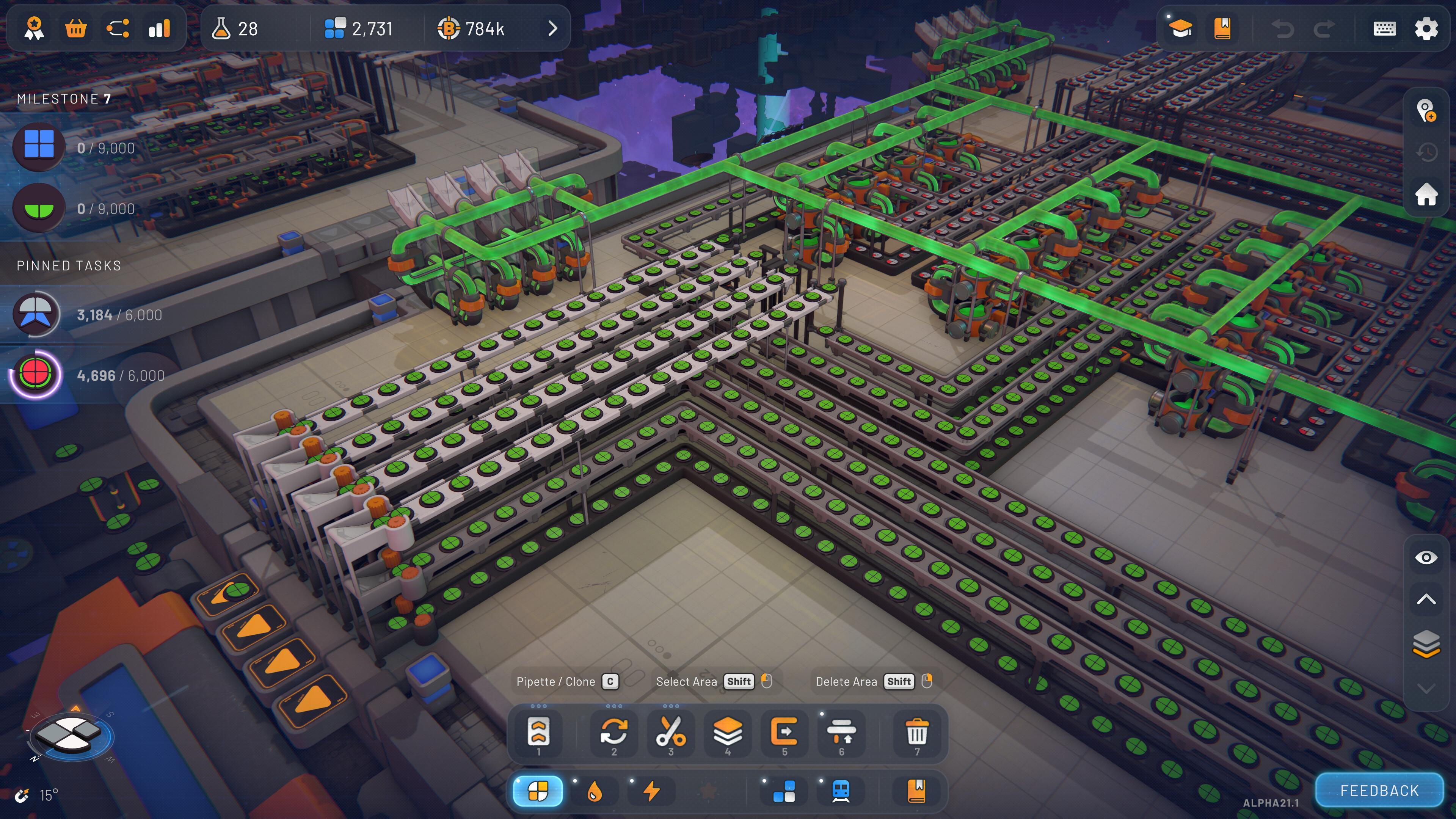The width and height of the screenshot is (1456, 819).
Task: Switch to the lightning bolt category
Action: click(652, 791)
